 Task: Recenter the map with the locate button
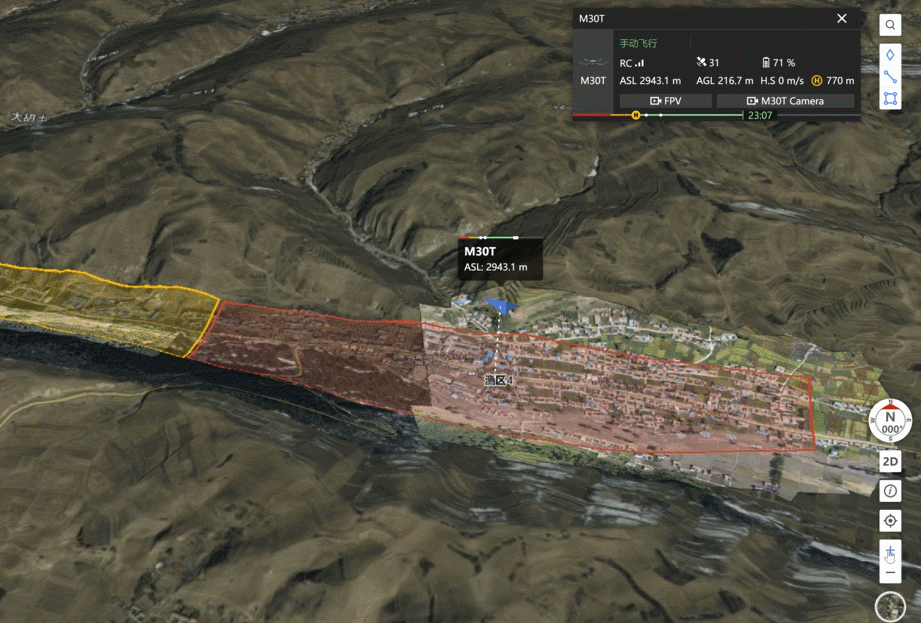890,521
